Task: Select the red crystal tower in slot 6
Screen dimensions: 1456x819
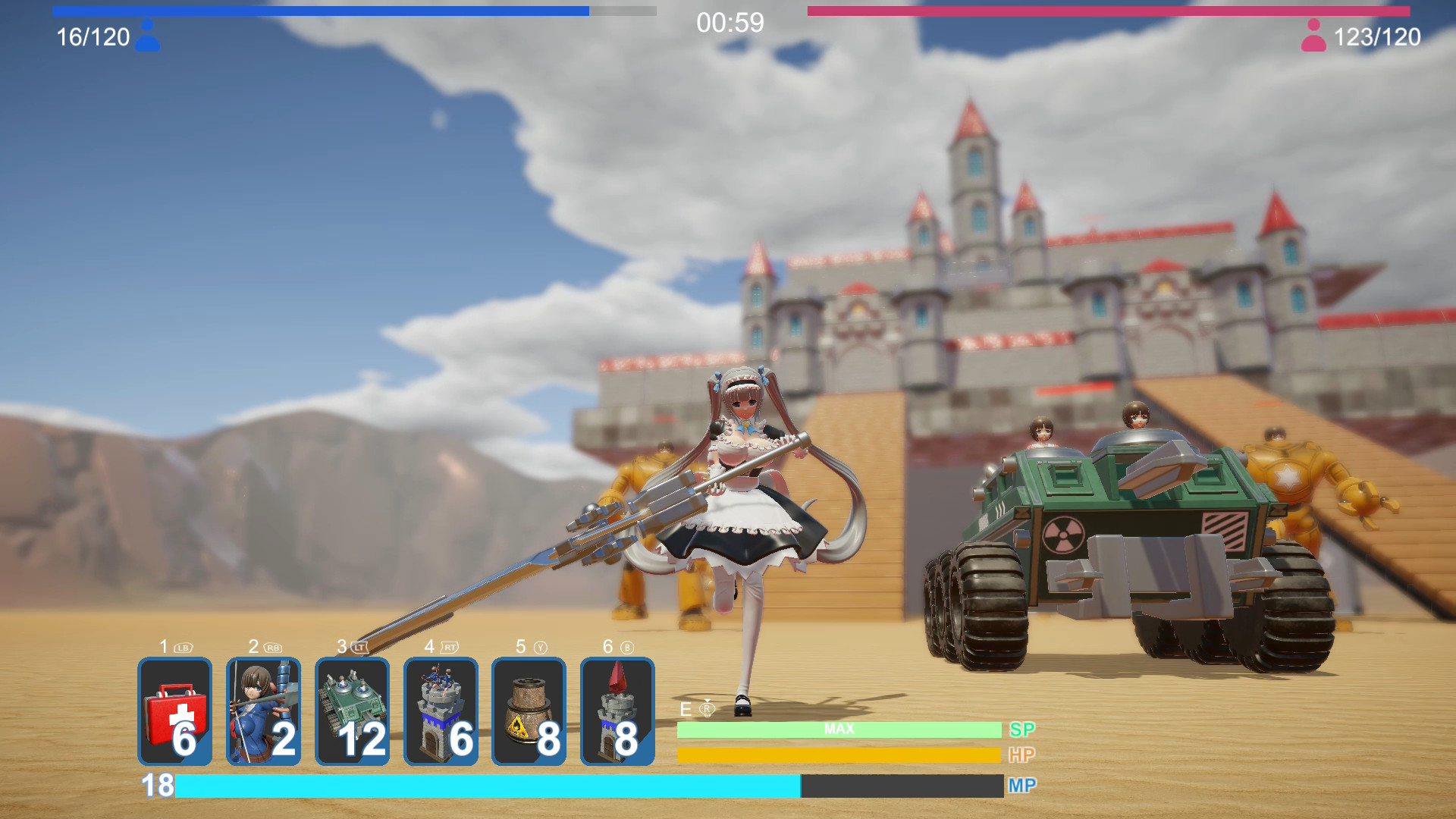Action: [x=618, y=711]
